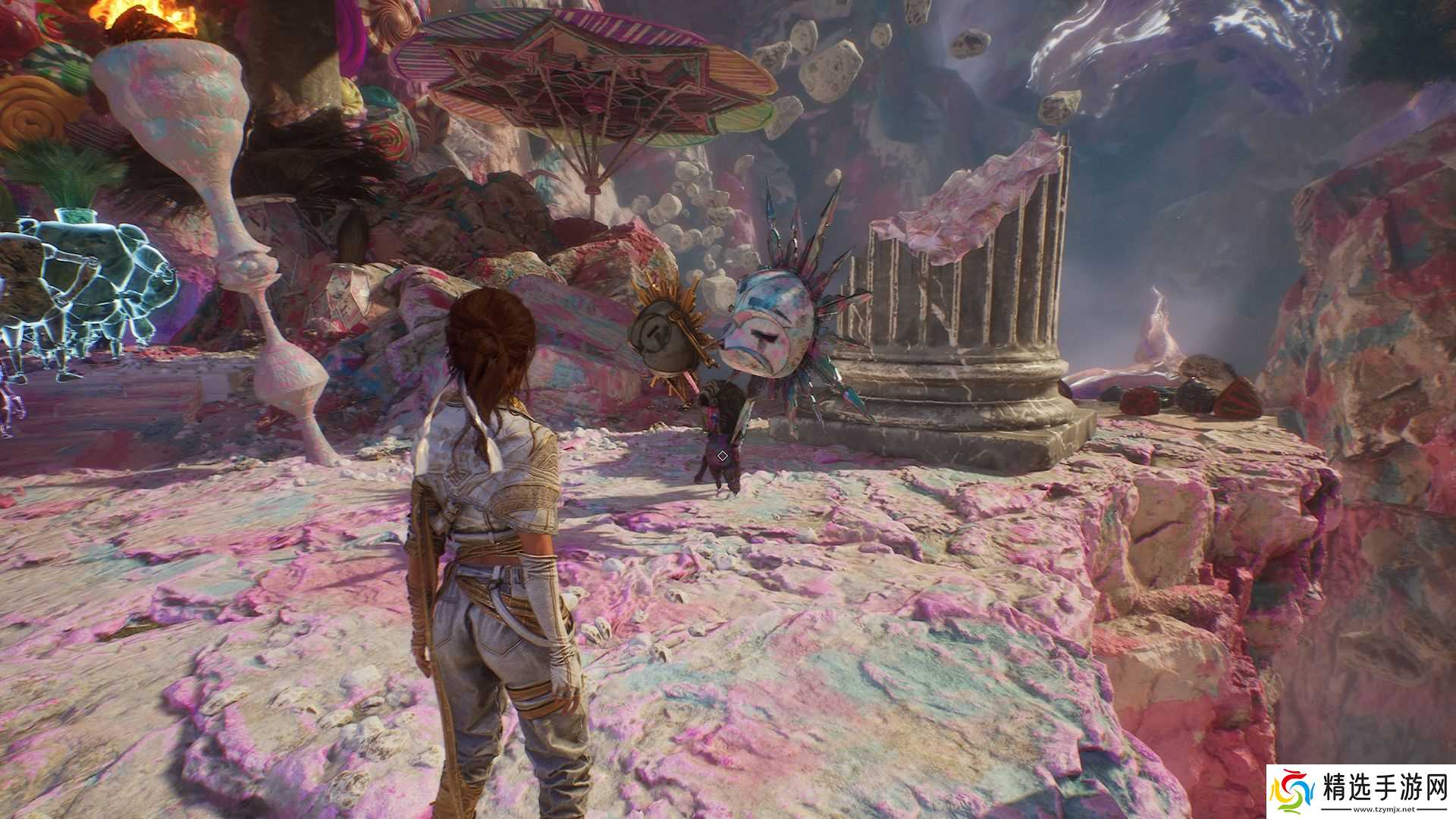Screen dimensions: 1456x819
Task: Select the diamond interaction marker on the creature
Action: (722, 456)
